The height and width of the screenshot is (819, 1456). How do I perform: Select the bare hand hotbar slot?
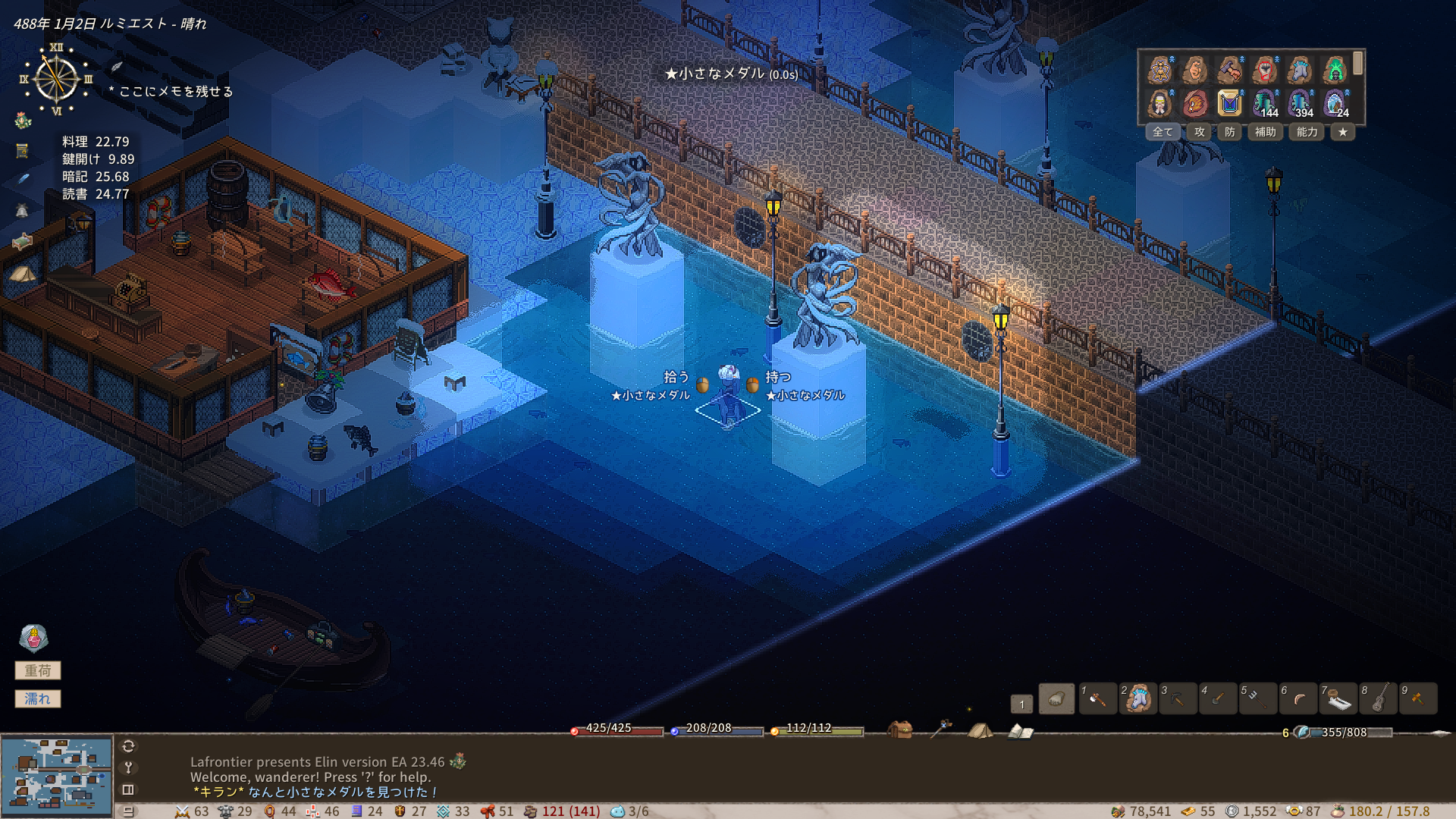(x=1056, y=699)
